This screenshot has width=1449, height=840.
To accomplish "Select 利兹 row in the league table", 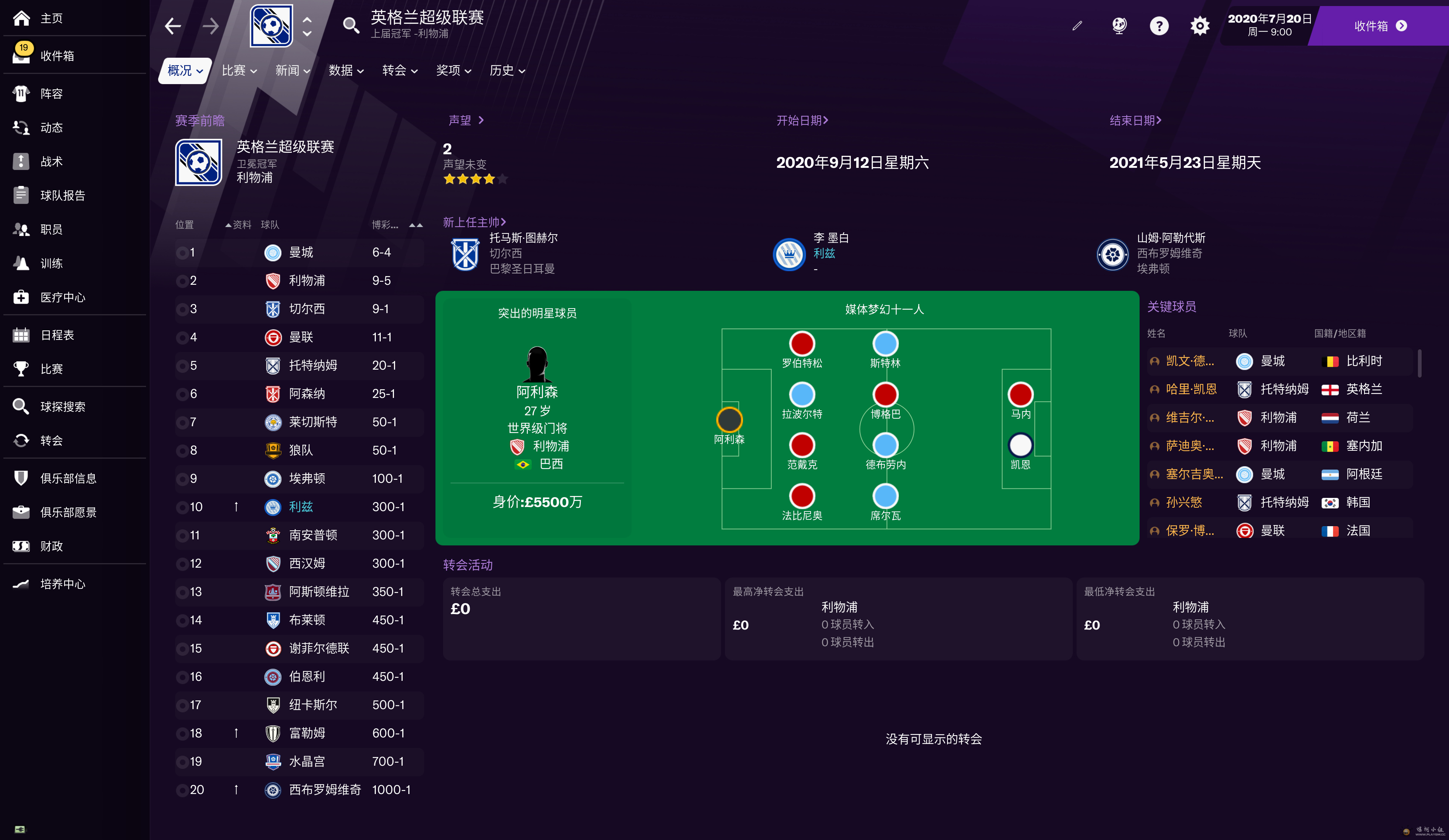I will (301, 507).
